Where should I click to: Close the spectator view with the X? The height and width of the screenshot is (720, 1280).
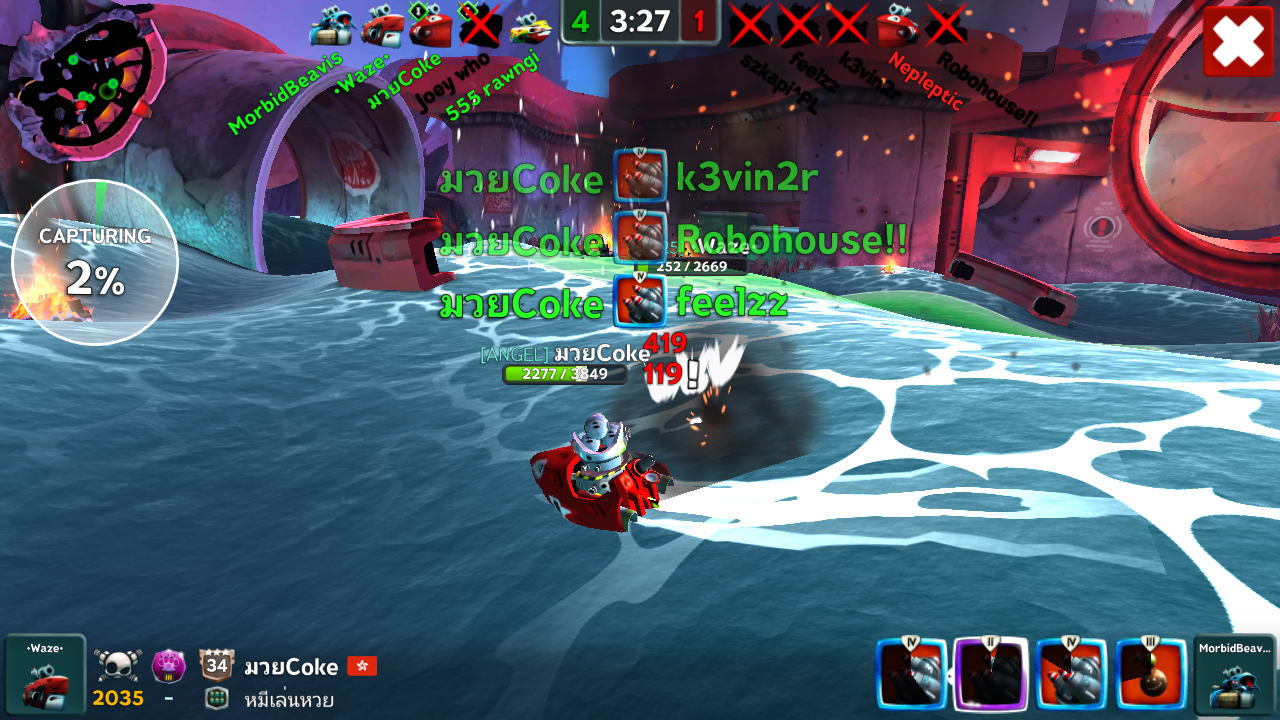(x=1238, y=41)
